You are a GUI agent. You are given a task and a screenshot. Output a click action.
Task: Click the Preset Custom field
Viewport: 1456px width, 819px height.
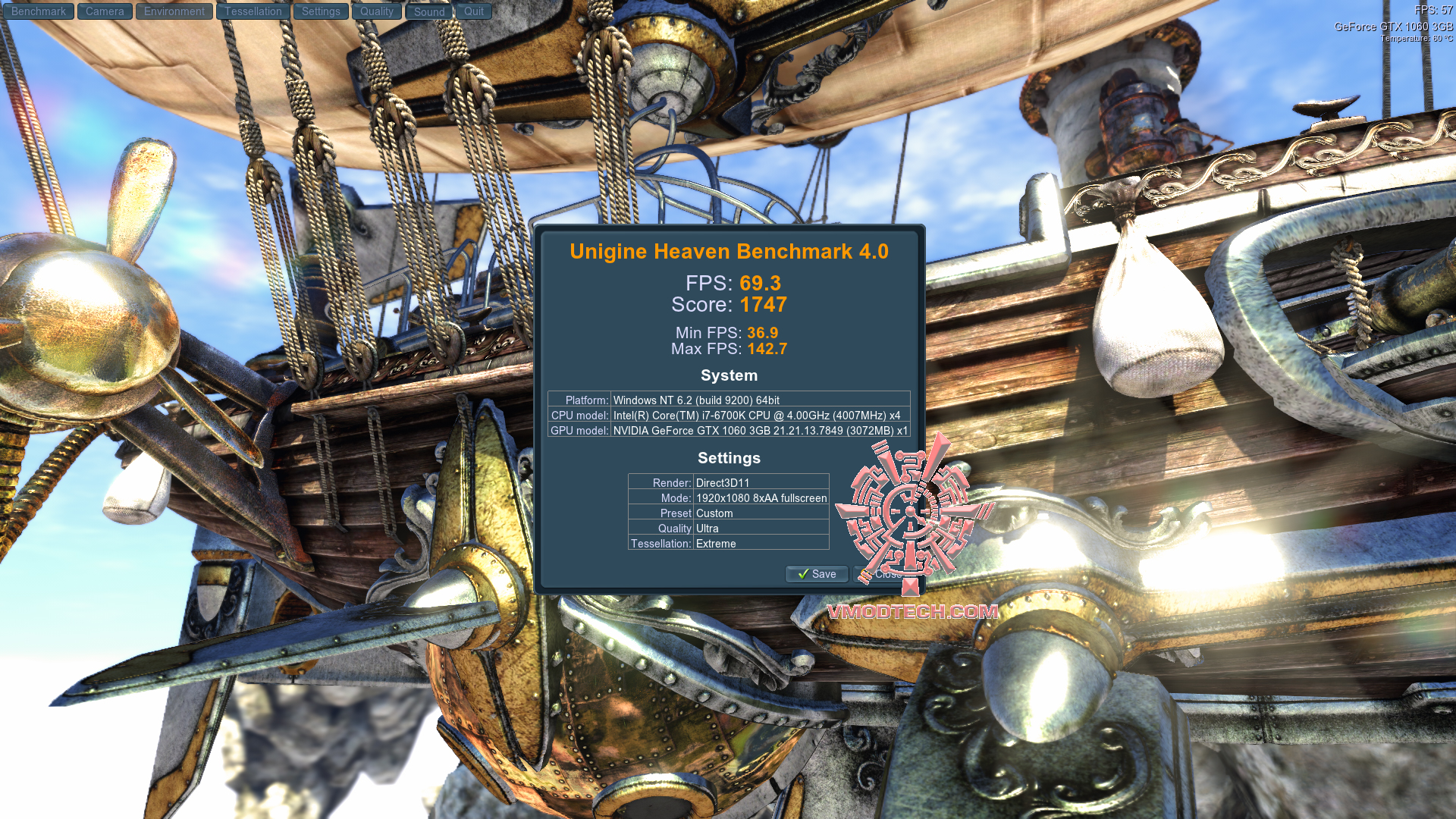point(728,513)
